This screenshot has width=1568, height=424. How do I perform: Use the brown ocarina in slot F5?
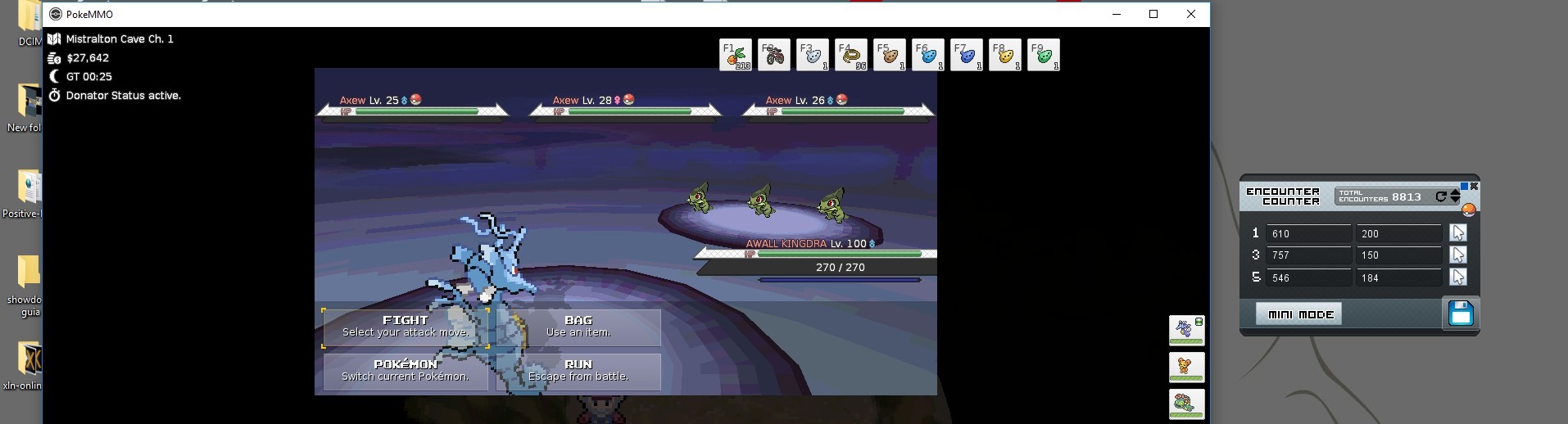(890, 55)
